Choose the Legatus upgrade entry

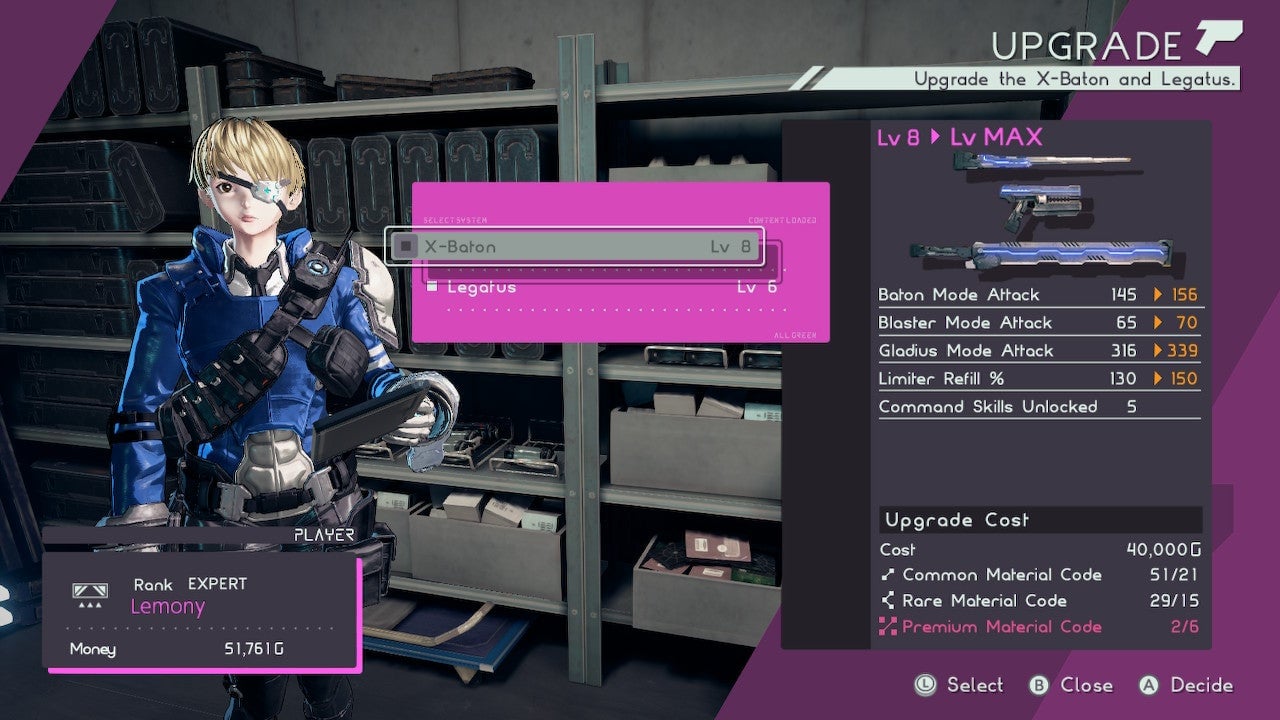coord(600,288)
